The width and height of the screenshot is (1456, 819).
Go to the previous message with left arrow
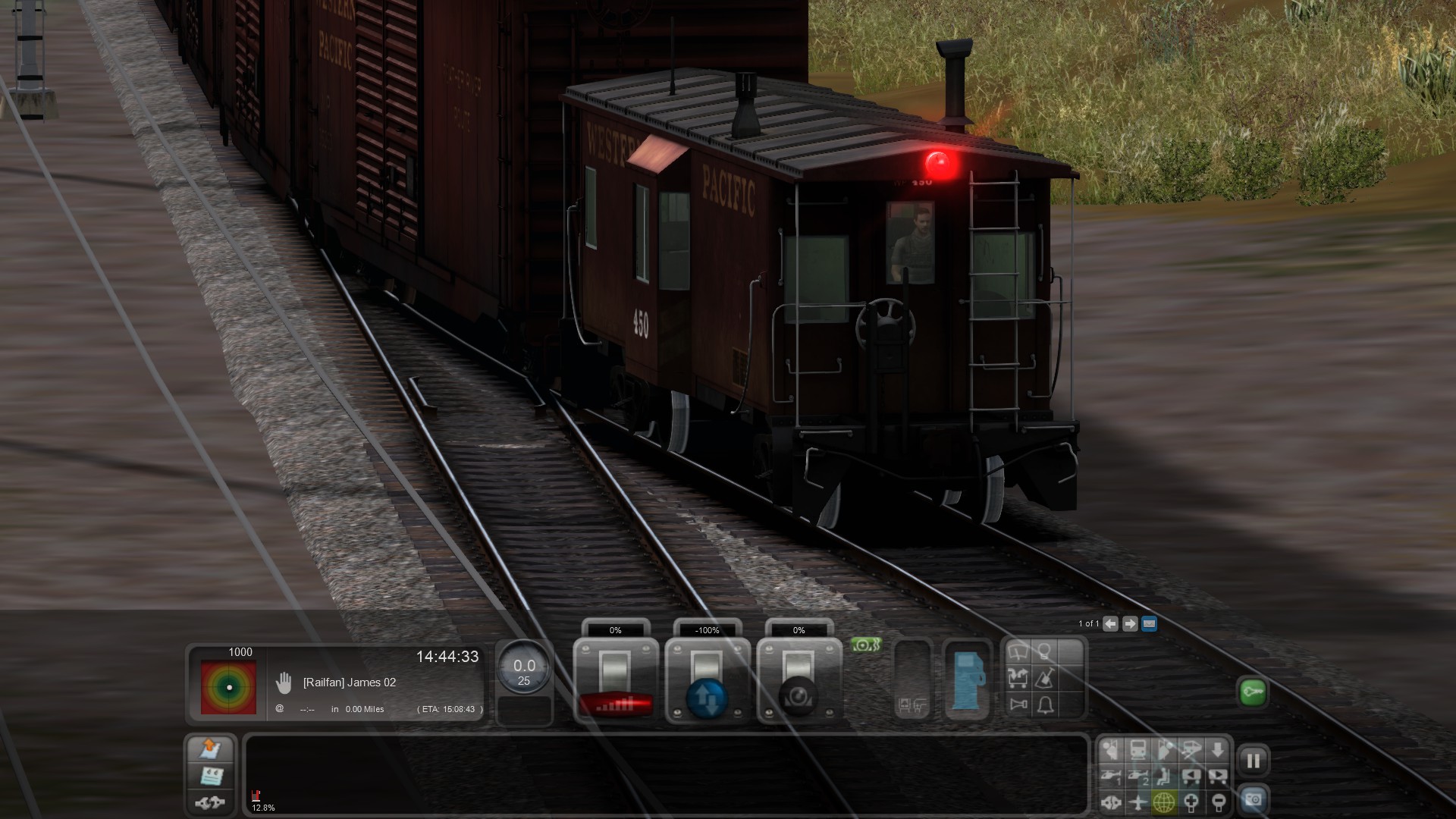point(1110,624)
